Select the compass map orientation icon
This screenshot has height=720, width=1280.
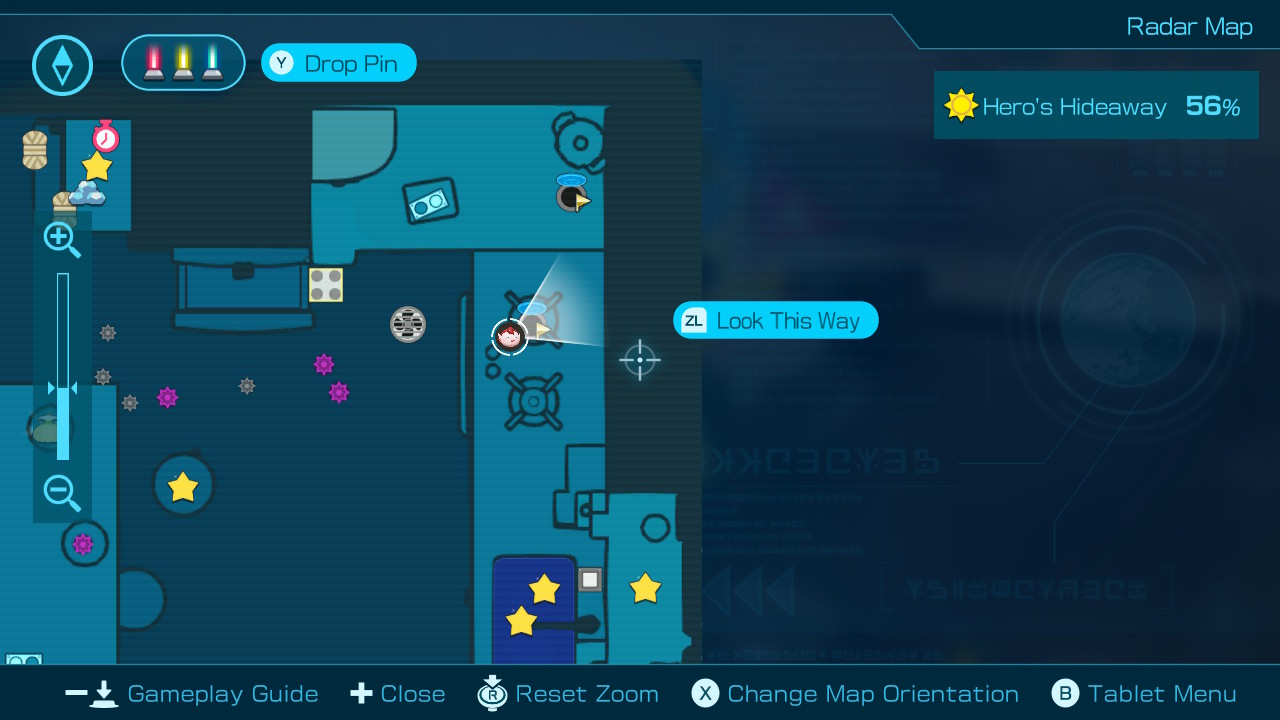coord(62,65)
